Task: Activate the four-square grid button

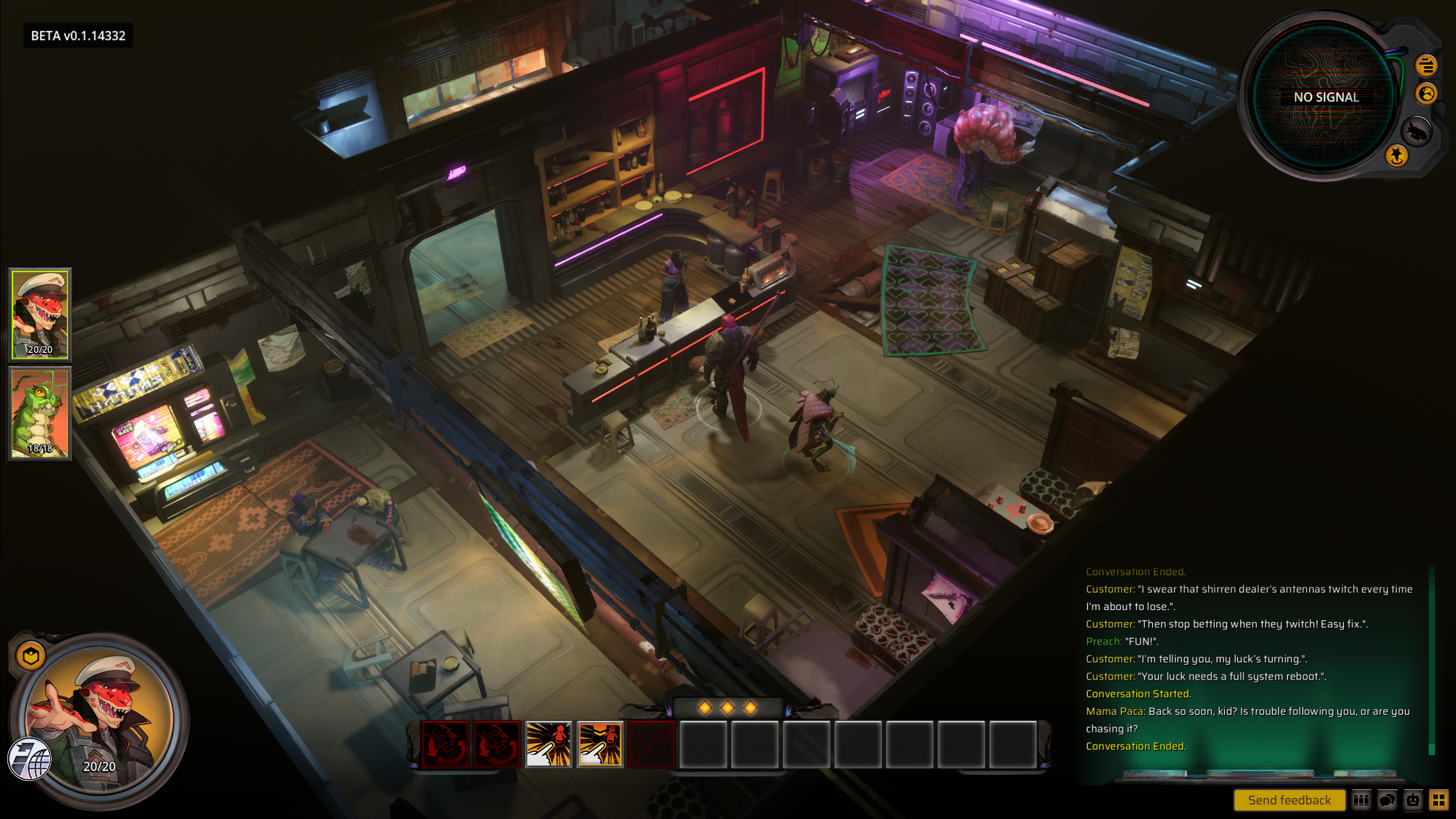Action: point(1438,800)
